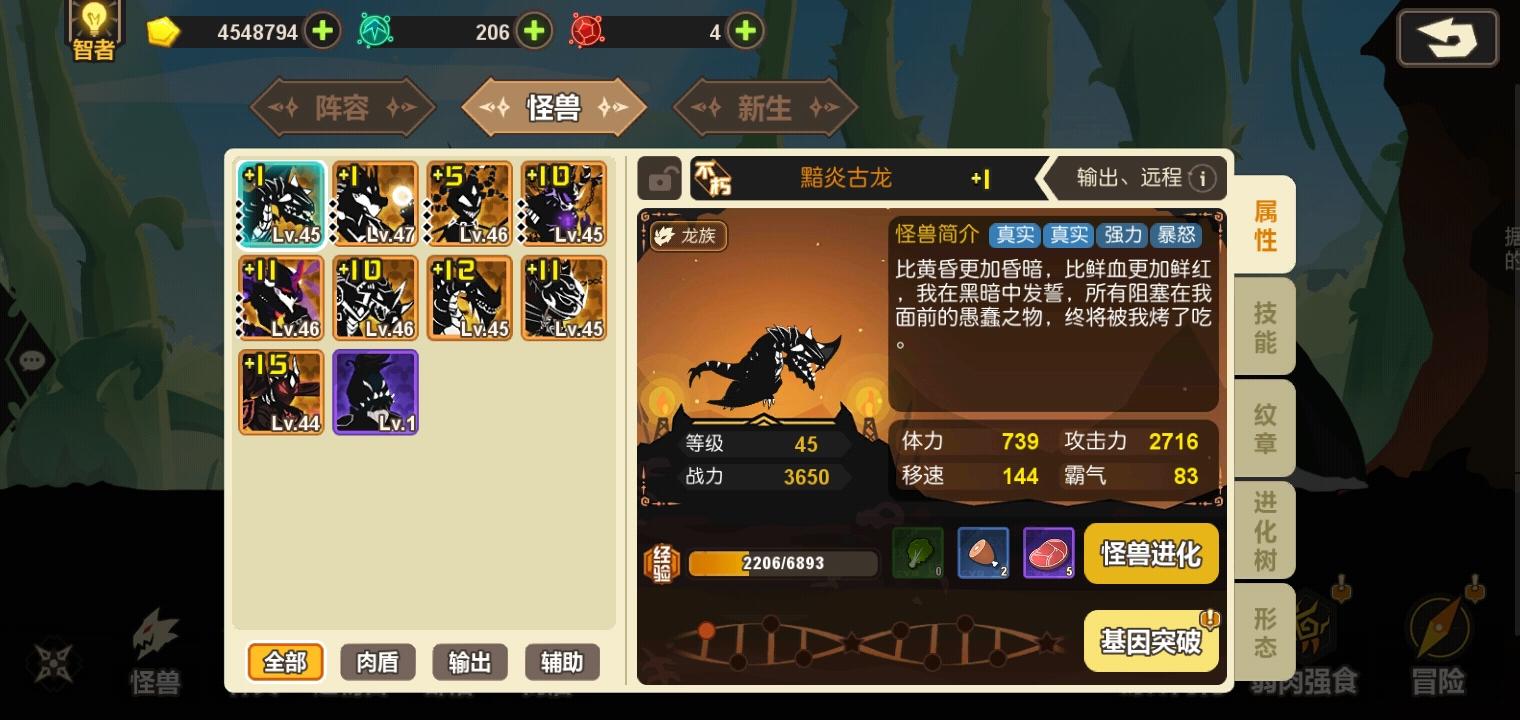
Task: Click the experience progress bar showing 2206/6893
Action: point(781,563)
